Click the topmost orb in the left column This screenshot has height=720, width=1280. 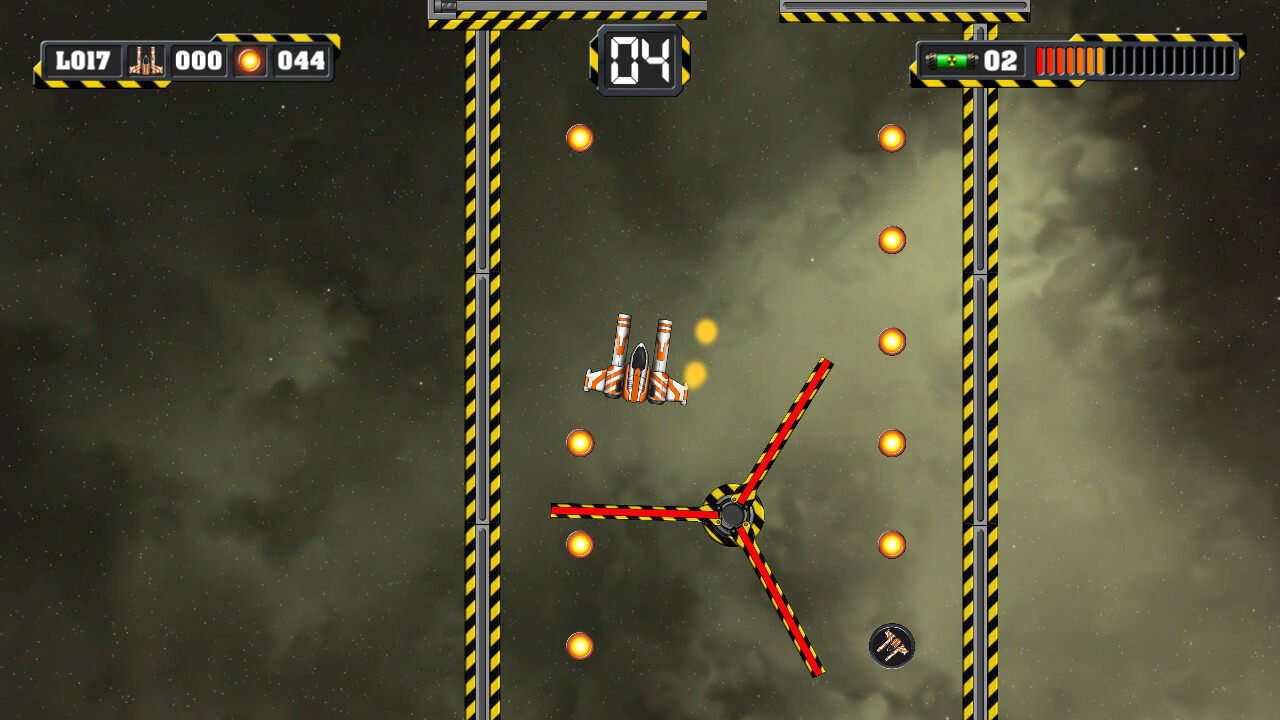tap(578, 137)
